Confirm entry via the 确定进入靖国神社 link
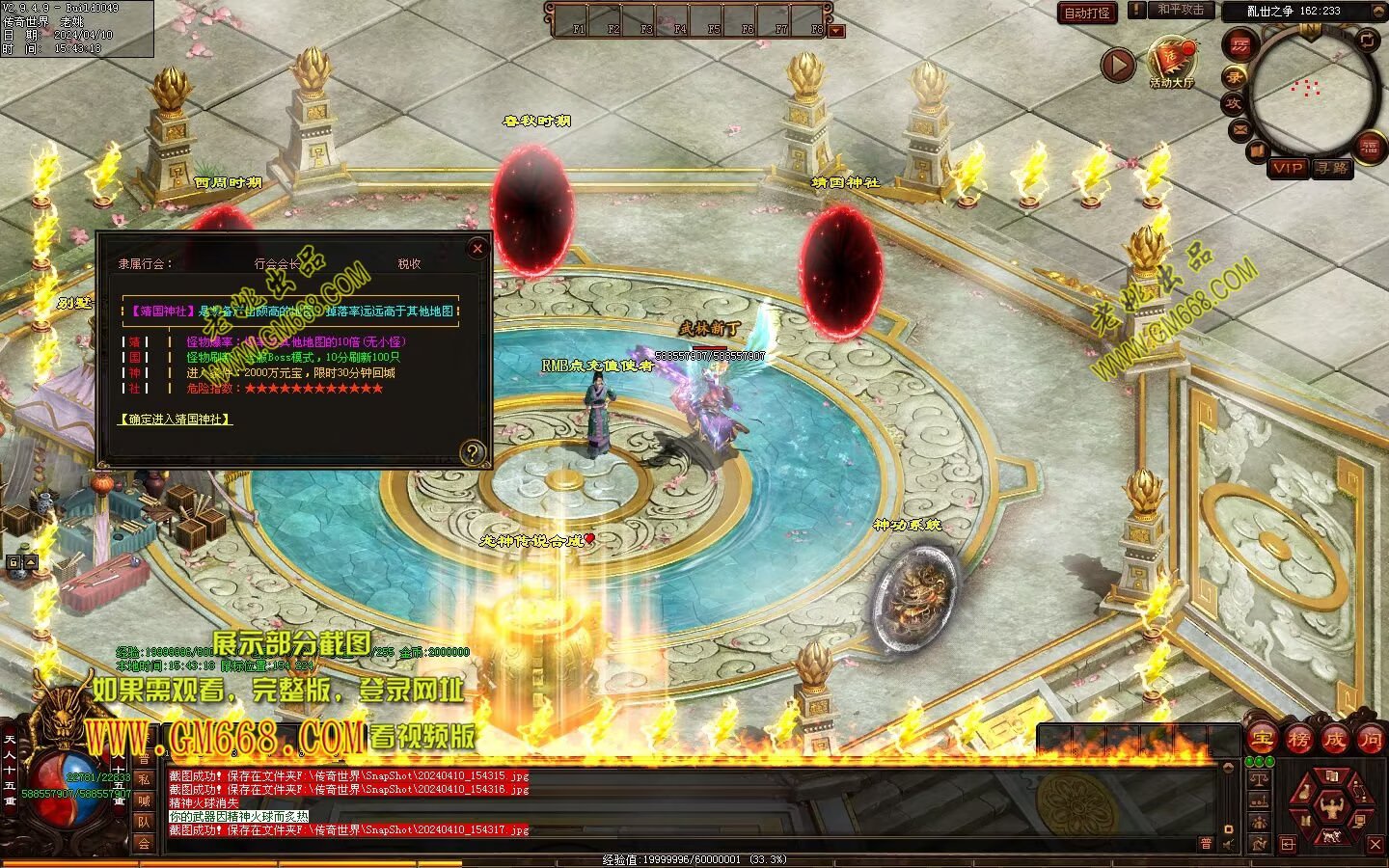This screenshot has width=1389, height=868. coord(176,420)
